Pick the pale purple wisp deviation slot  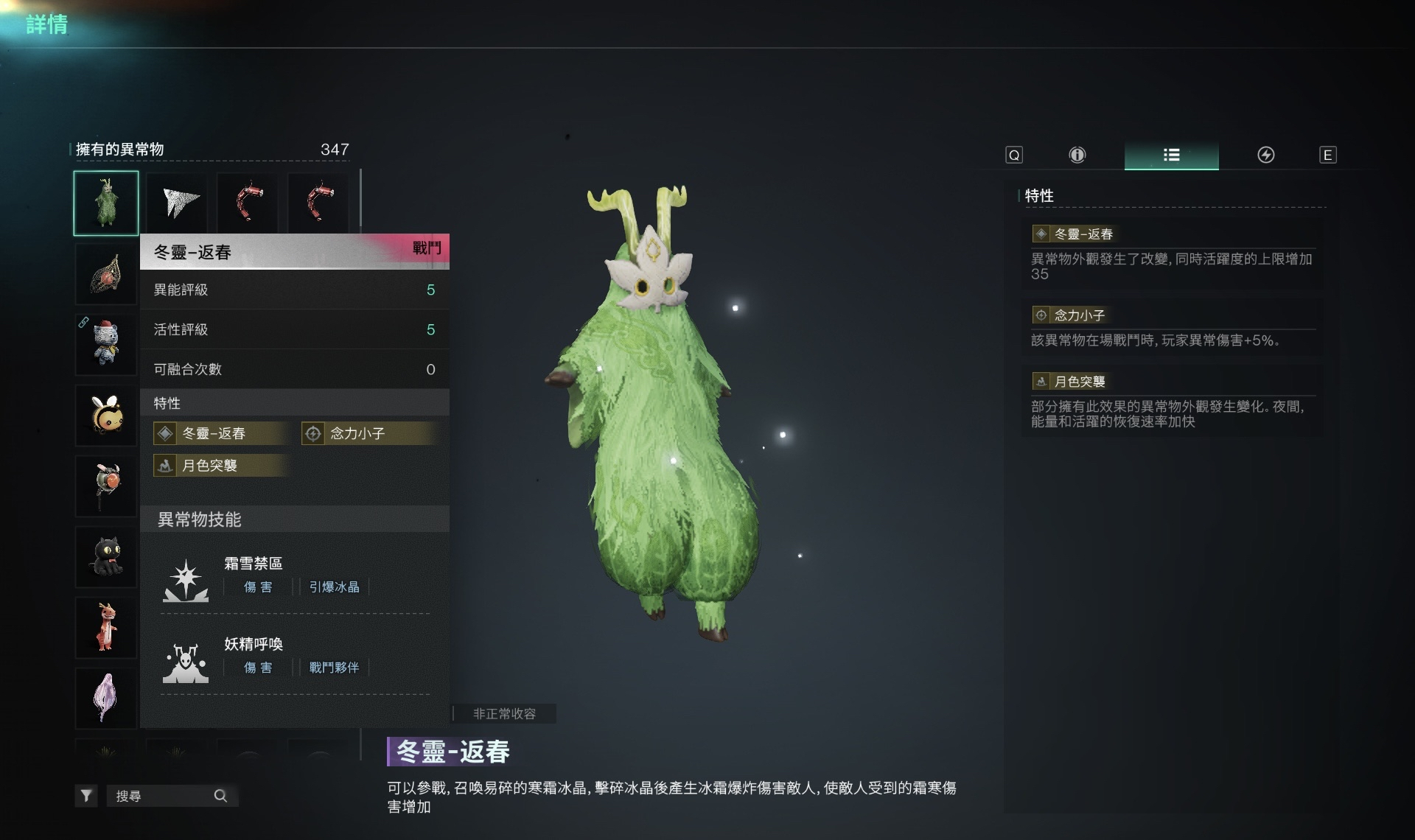point(106,698)
